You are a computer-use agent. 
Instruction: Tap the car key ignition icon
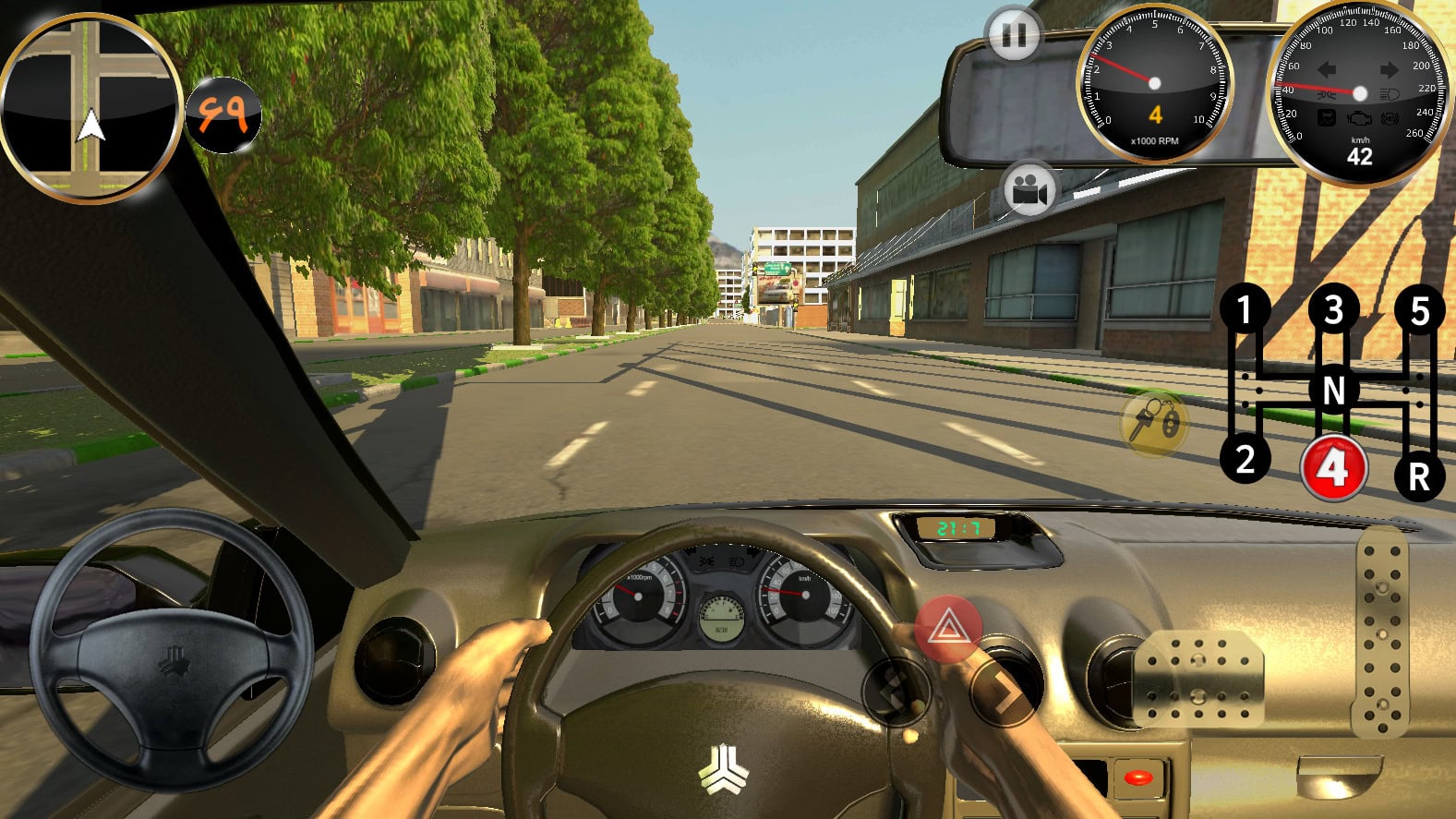coord(1153,422)
